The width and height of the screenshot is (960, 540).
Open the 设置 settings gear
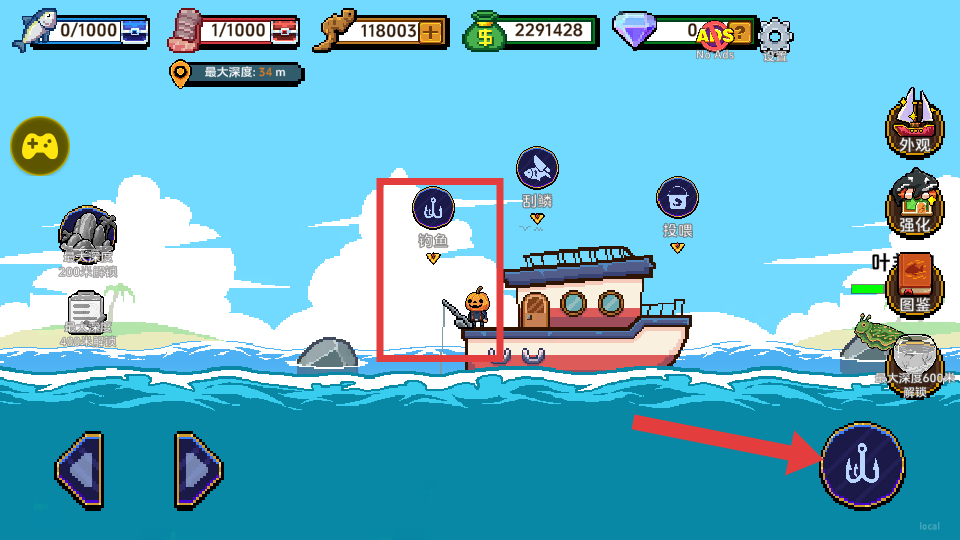pyautogui.click(x=775, y=37)
